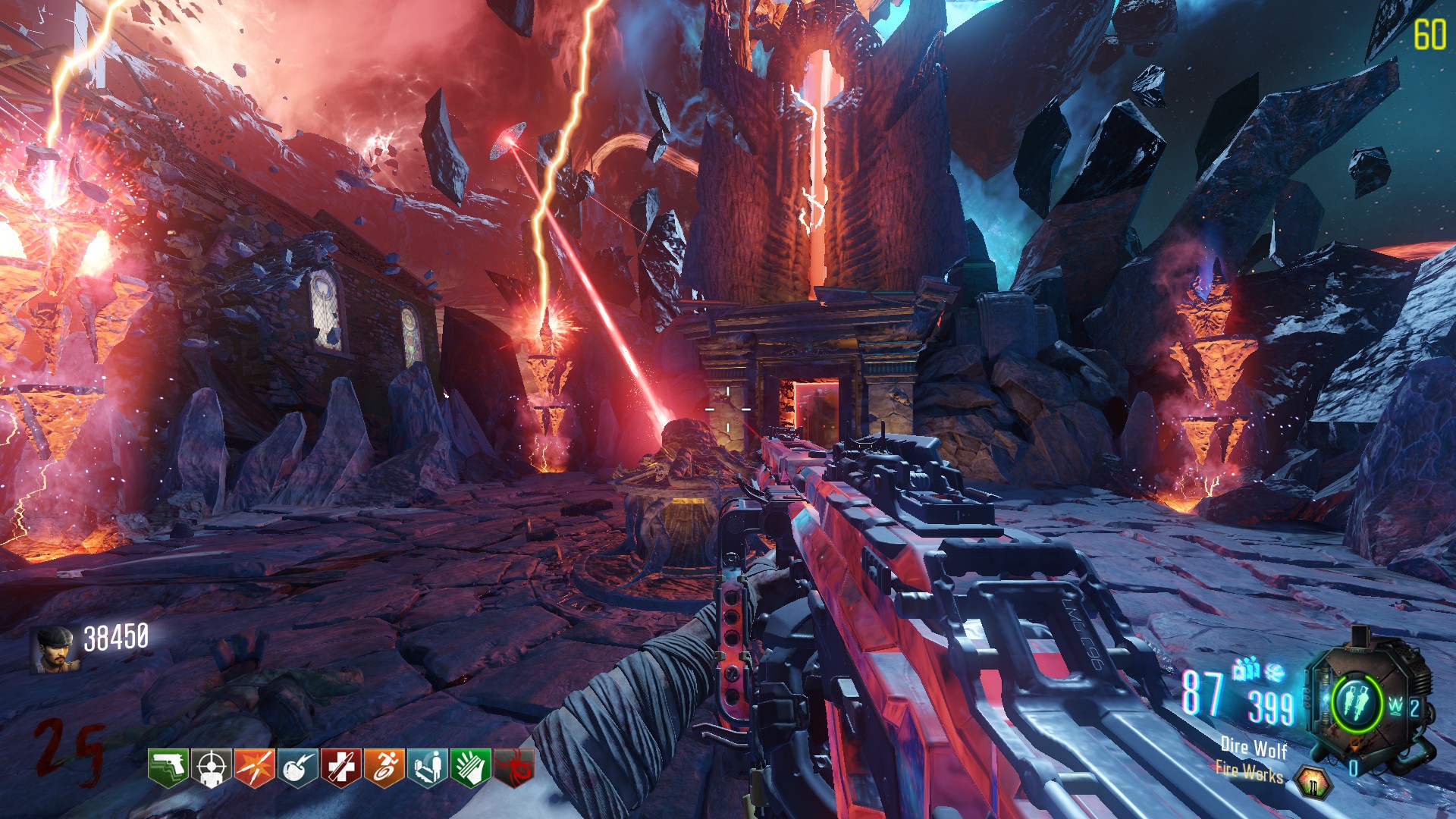
Task: Click the green Speed Cola hand perk icon
Action: (471, 767)
